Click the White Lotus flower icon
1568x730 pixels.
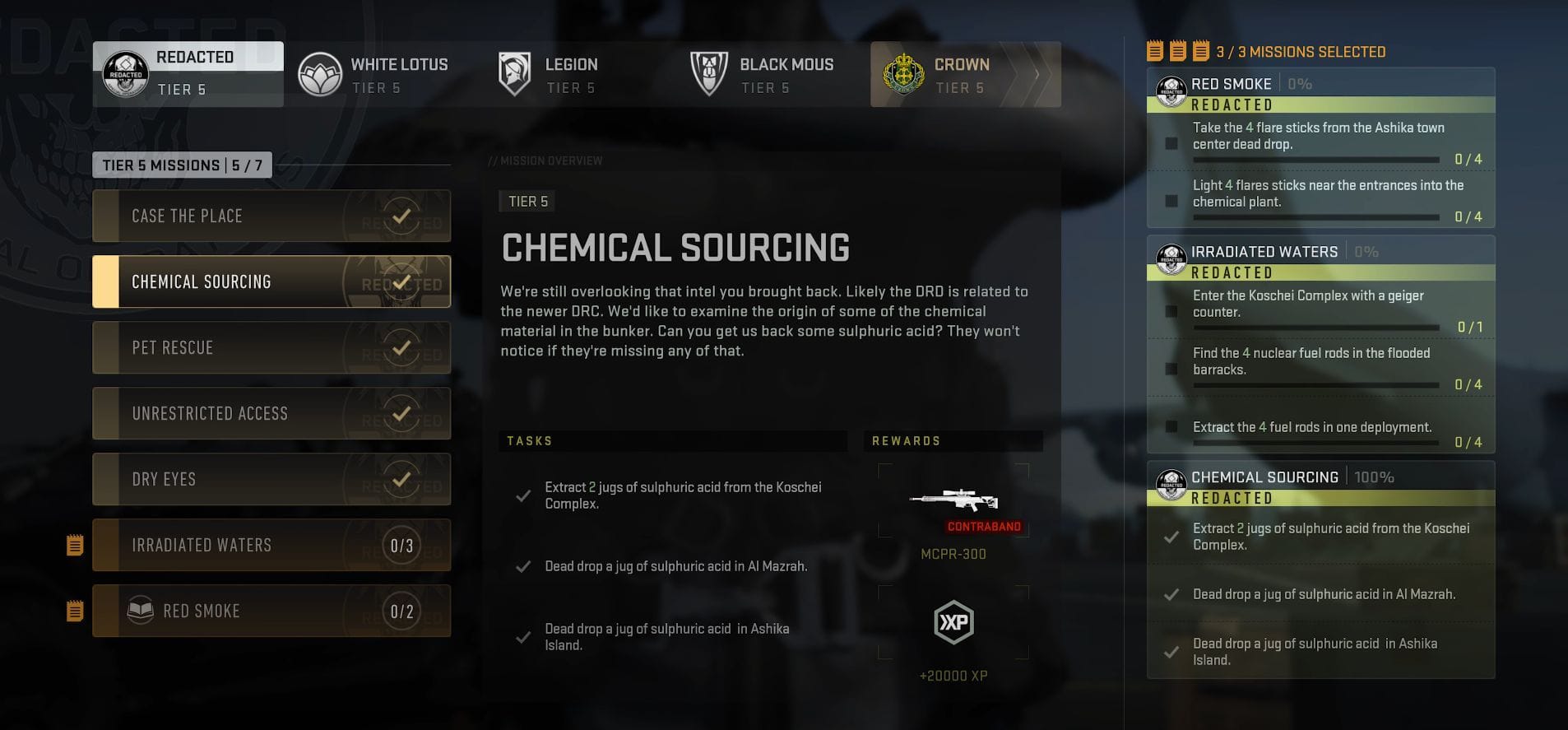321,73
